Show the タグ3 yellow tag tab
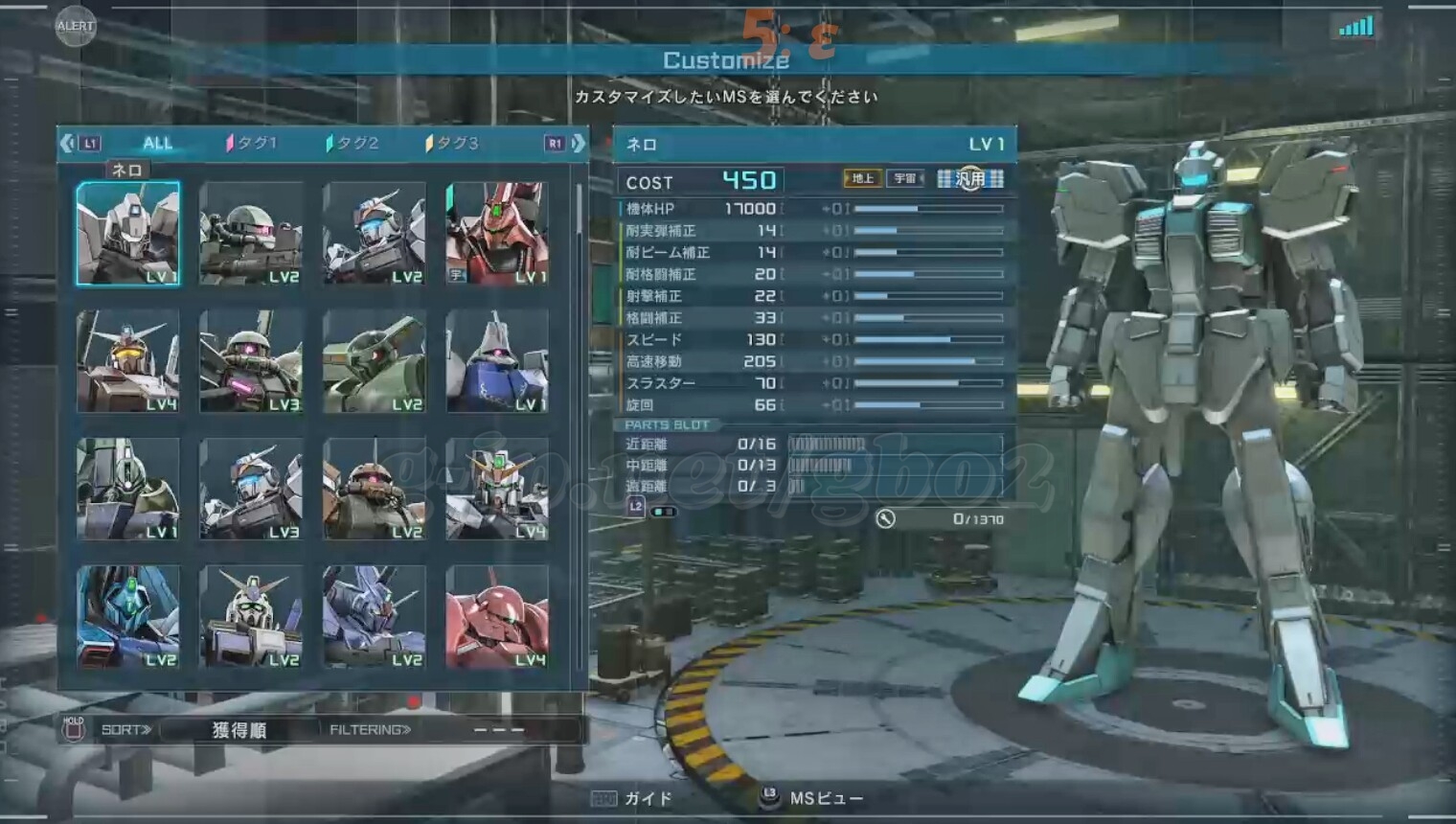This screenshot has height=824, width=1456. click(x=452, y=143)
